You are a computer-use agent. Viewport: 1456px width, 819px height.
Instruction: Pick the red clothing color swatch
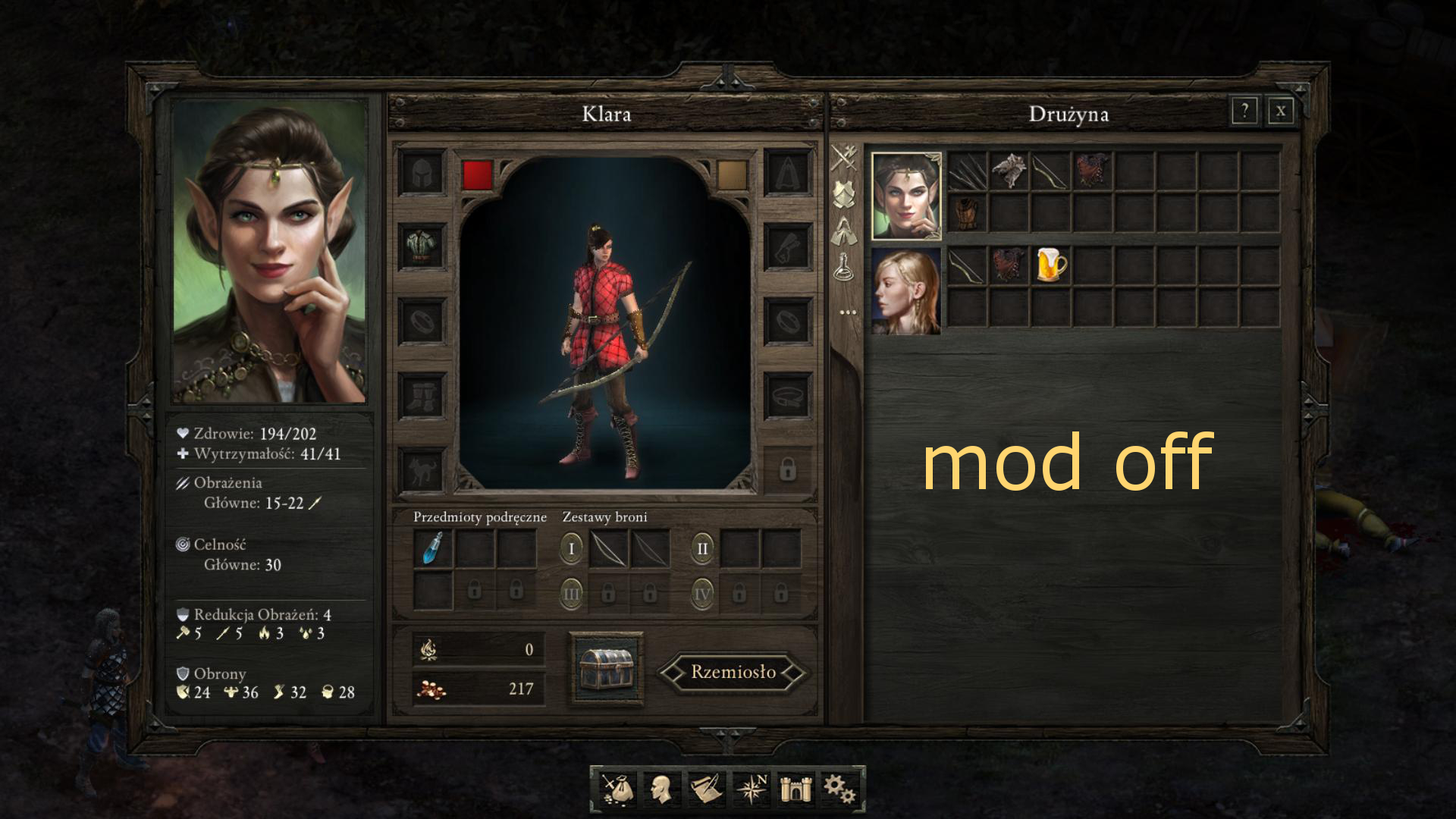click(x=477, y=174)
